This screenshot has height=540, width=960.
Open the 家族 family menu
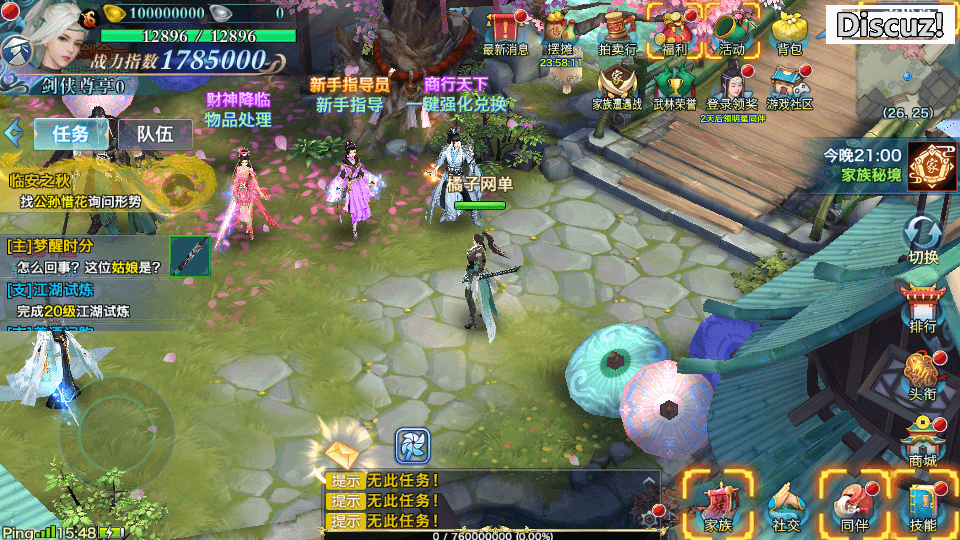point(718,503)
